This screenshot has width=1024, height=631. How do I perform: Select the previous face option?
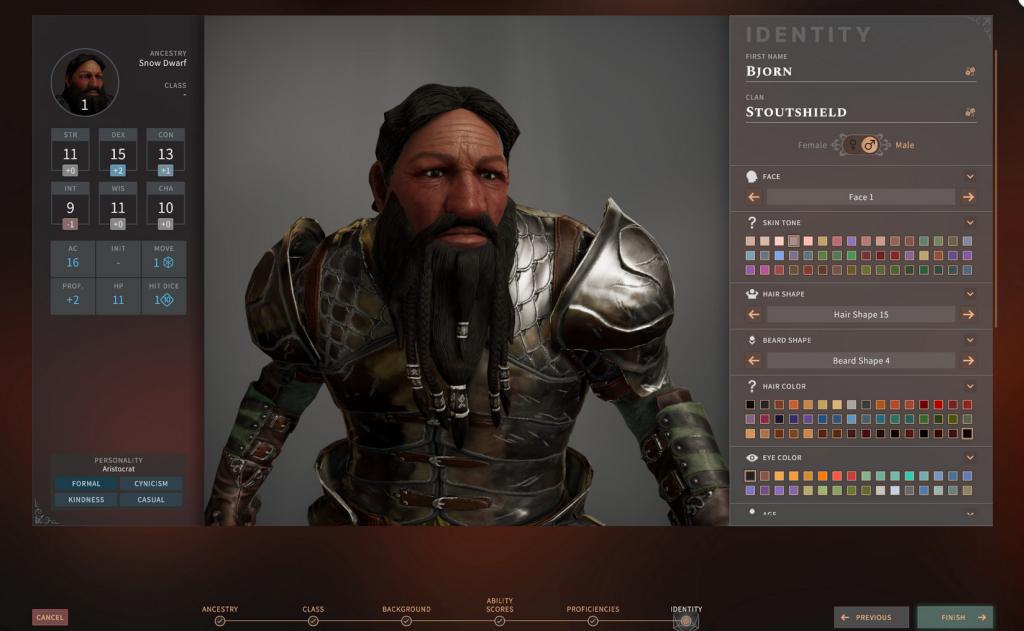tap(754, 197)
